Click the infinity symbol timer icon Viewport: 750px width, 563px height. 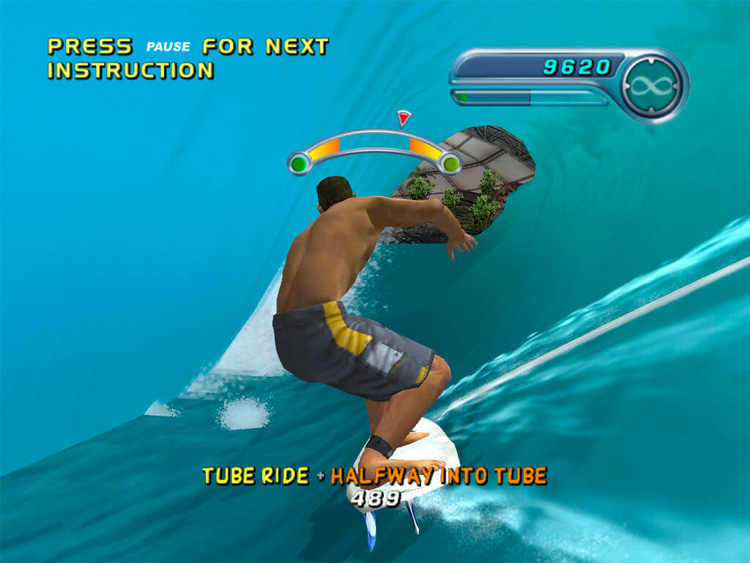[x=654, y=86]
